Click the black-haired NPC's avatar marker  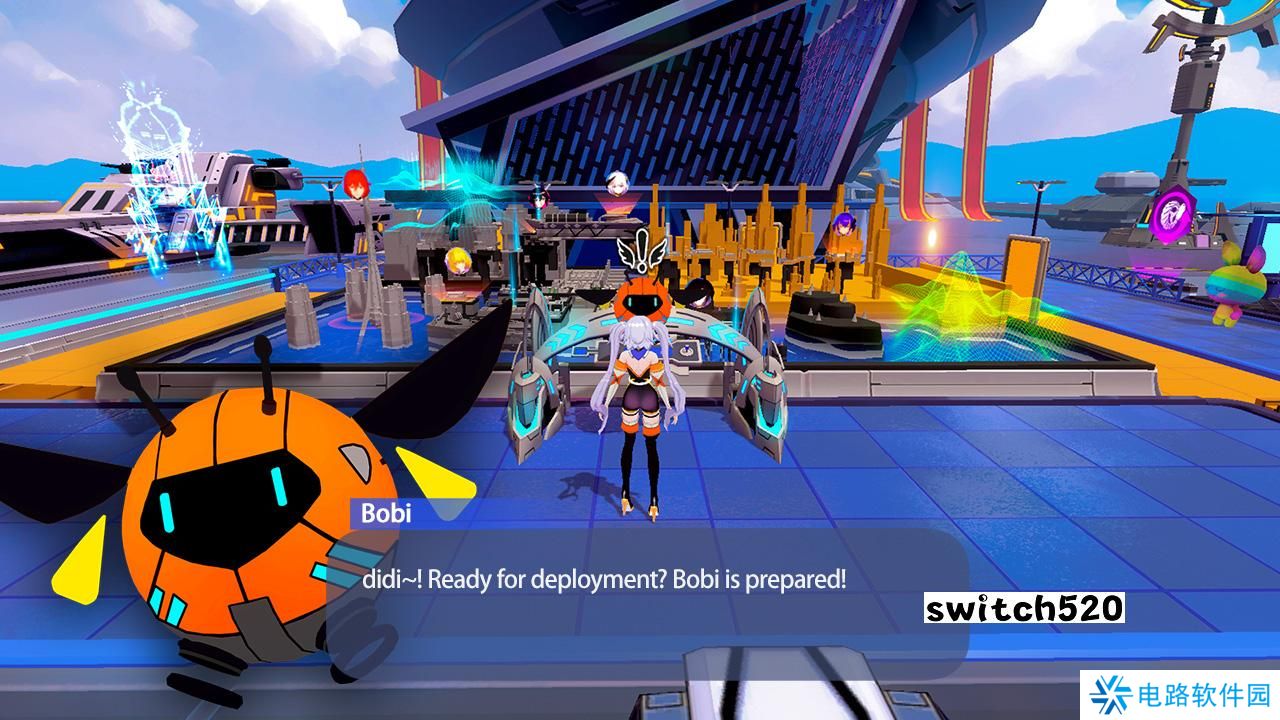tap(539, 200)
